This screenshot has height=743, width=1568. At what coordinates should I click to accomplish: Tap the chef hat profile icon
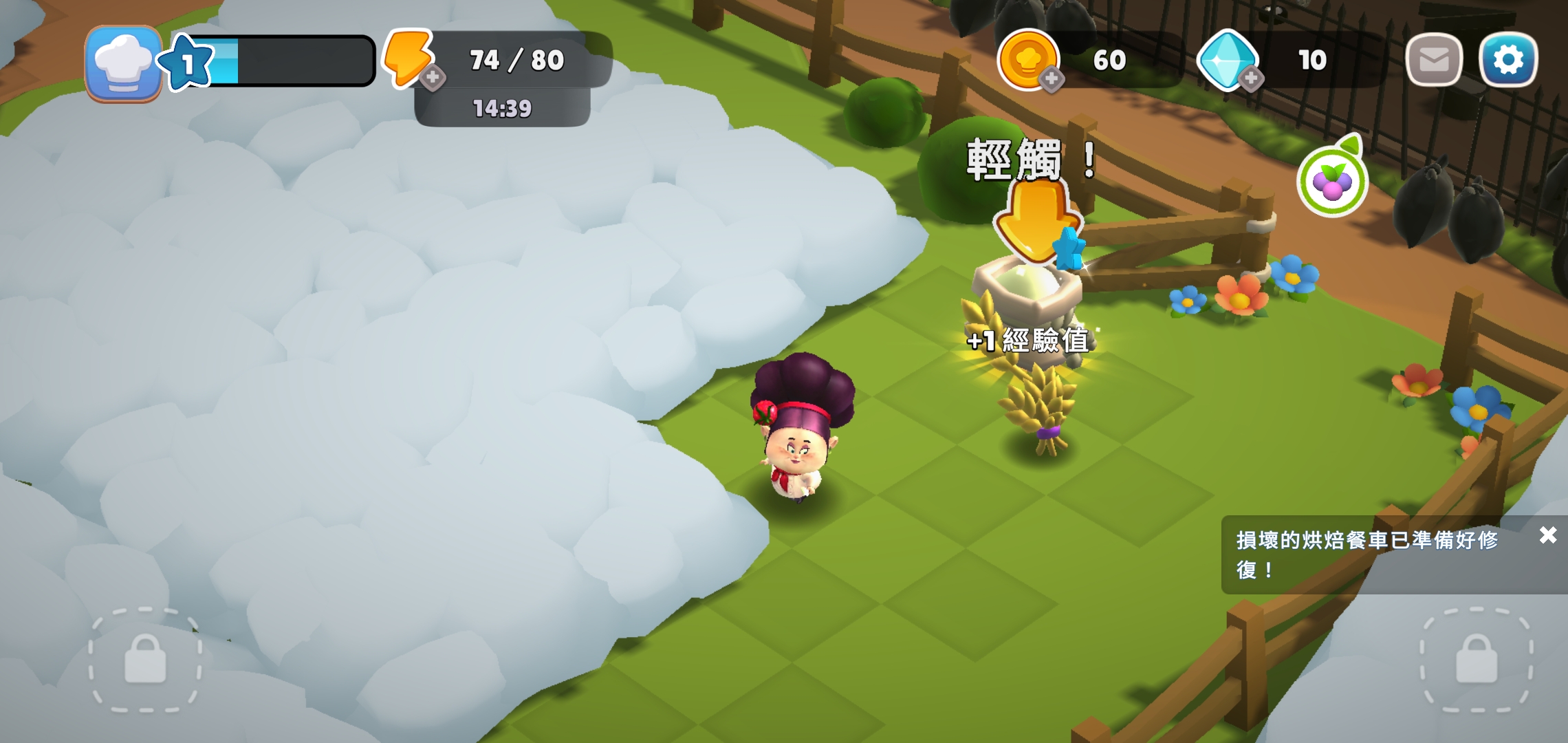[122, 61]
